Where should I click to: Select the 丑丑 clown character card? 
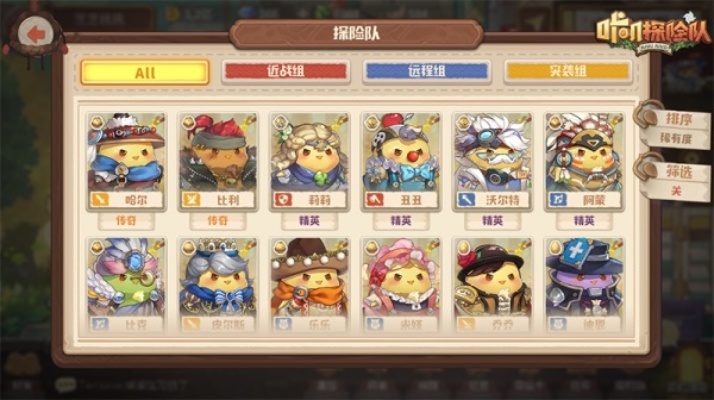(x=401, y=160)
